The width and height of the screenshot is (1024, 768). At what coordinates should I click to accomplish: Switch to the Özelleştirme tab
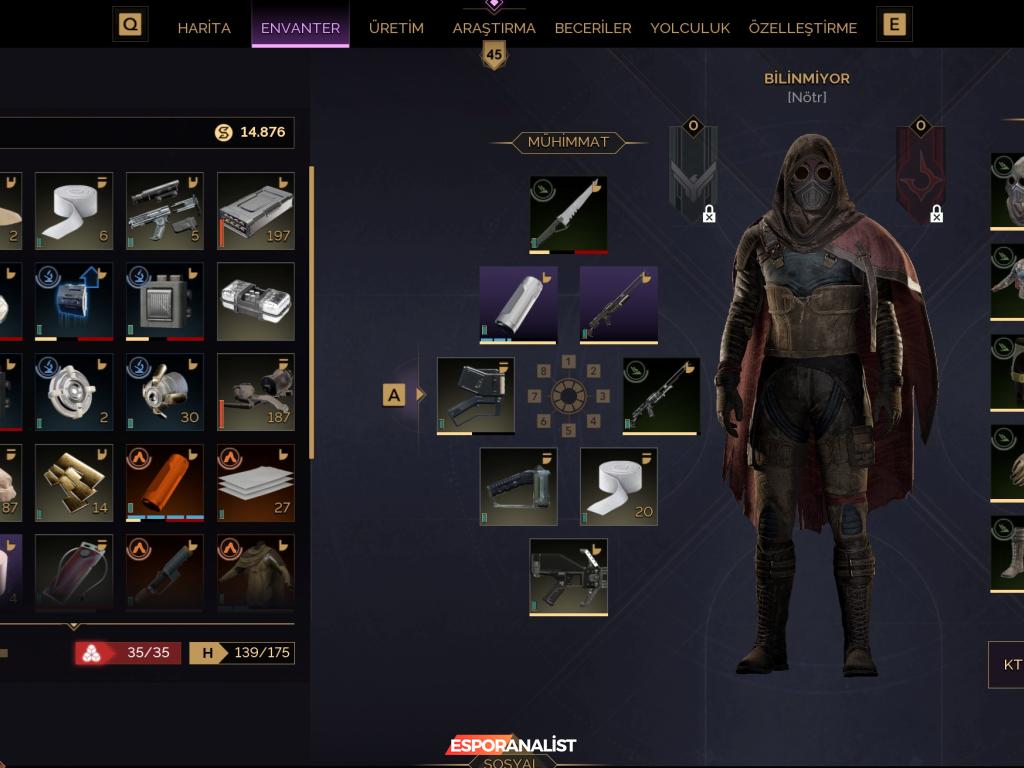803,28
